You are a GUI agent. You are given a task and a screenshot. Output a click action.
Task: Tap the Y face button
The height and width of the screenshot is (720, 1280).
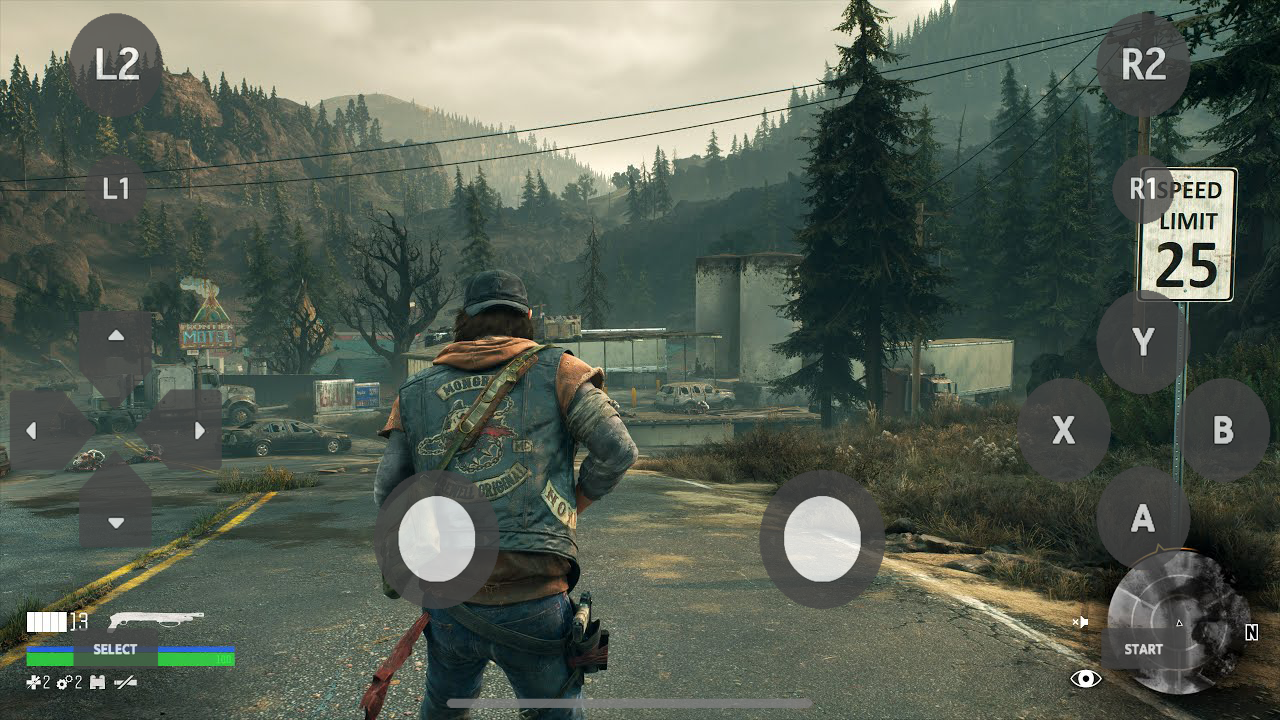point(1142,344)
